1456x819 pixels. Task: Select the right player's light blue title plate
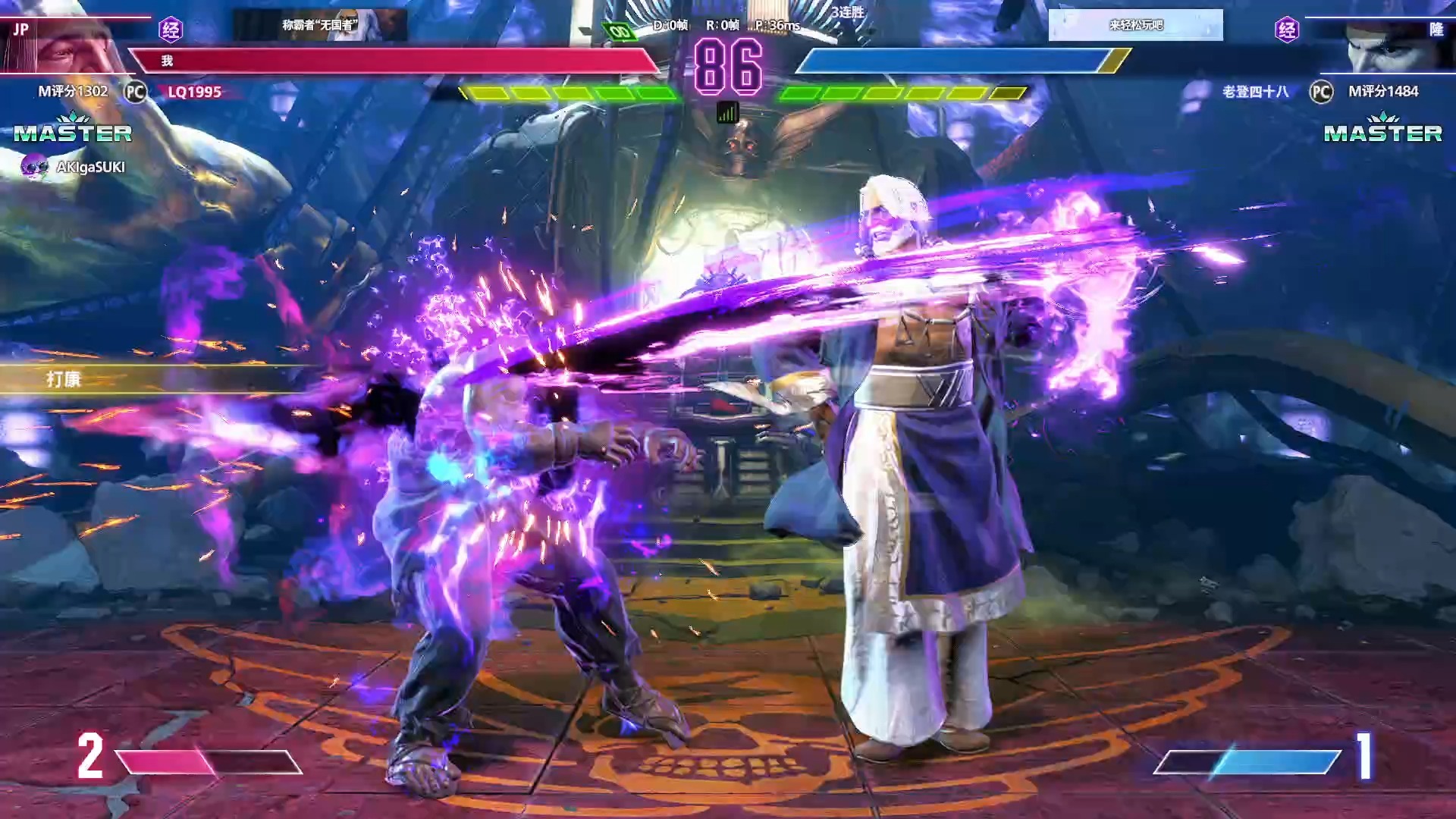tap(1135, 25)
